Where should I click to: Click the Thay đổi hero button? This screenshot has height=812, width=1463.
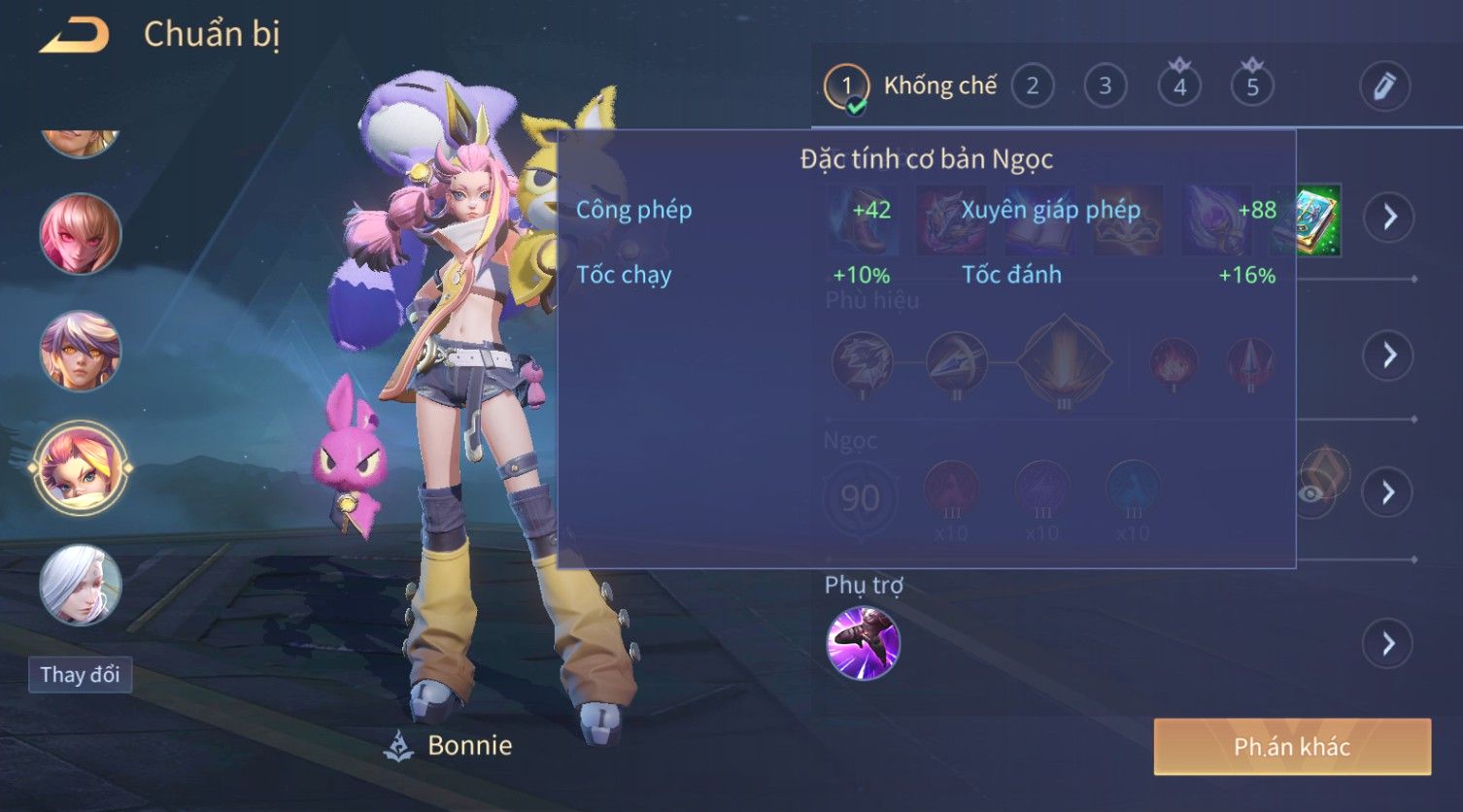coord(80,674)
